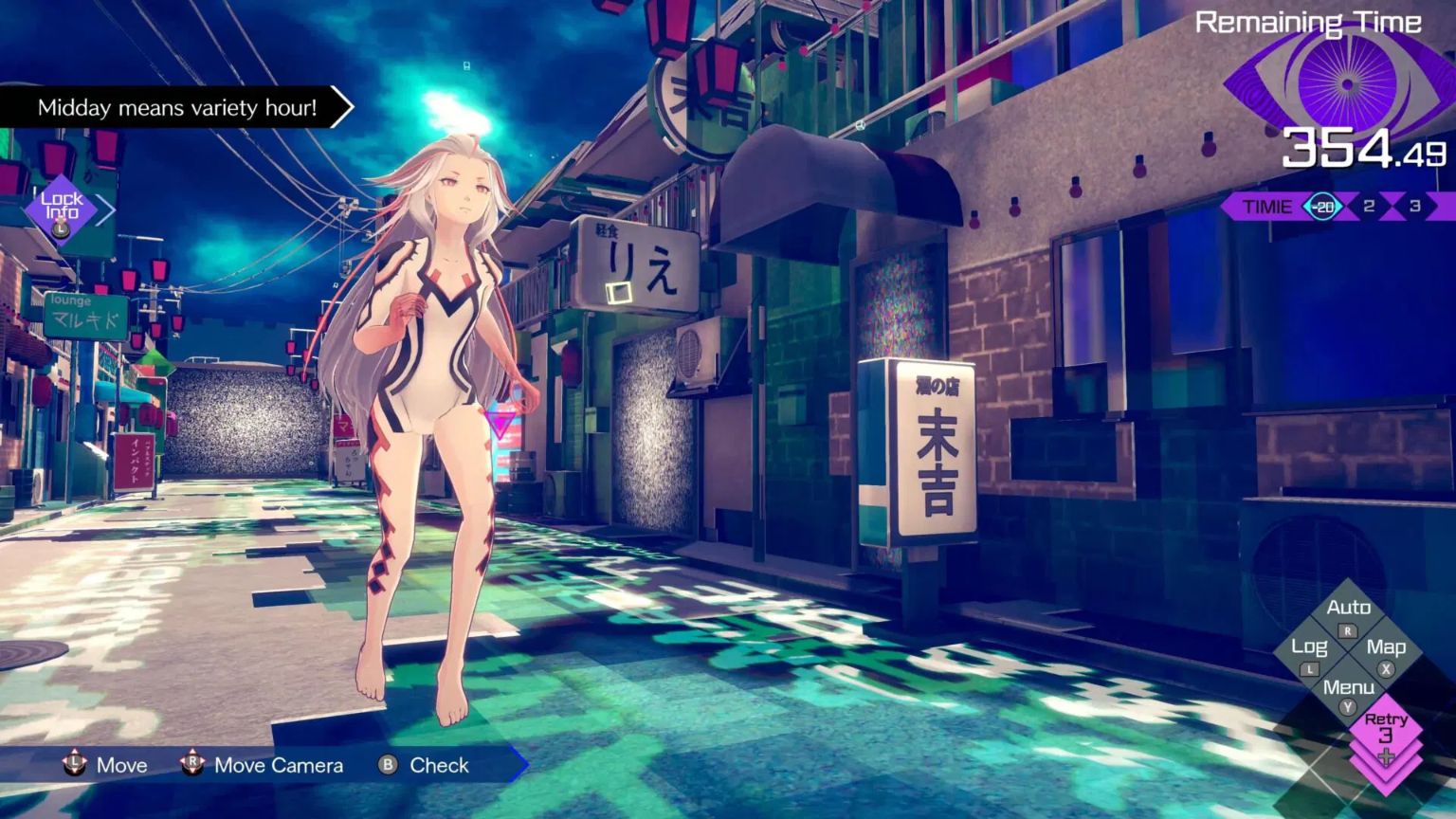Expand the chevrons next to Lock Info
The image size is (1456, 819).
pos(104,209)
